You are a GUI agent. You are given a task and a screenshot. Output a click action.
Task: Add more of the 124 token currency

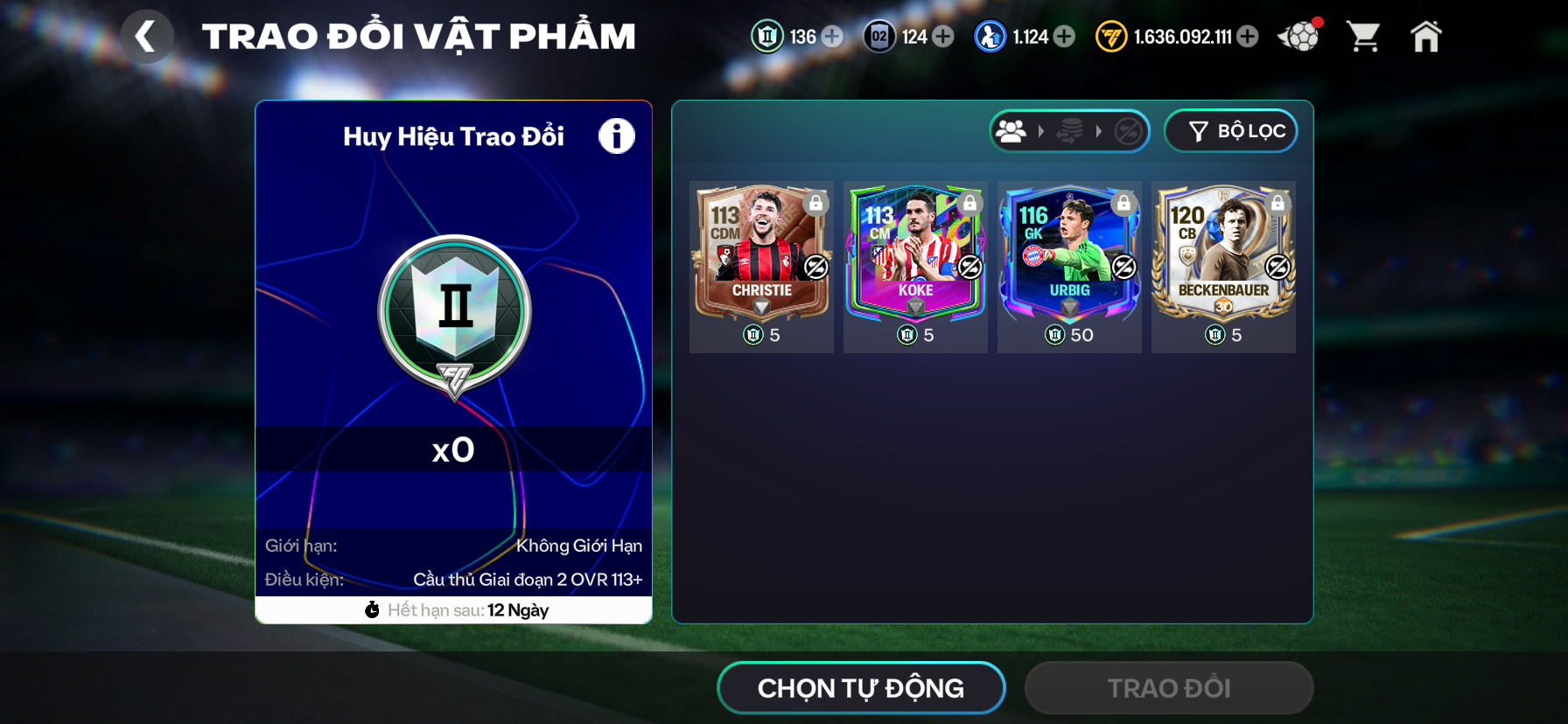tap(943, 37)
